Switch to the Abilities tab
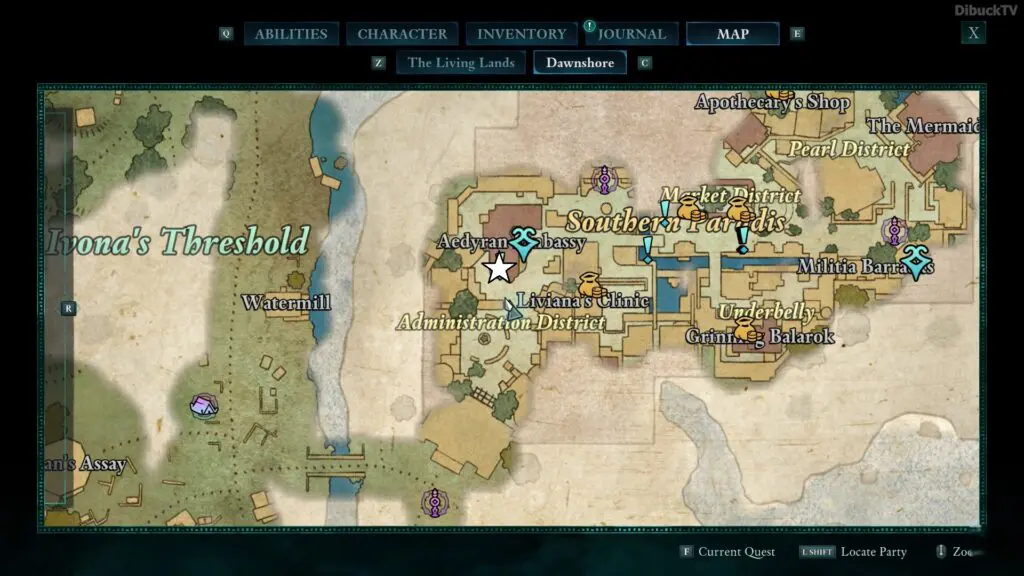This screenshot has height=576, width=1024. (290, 34)
